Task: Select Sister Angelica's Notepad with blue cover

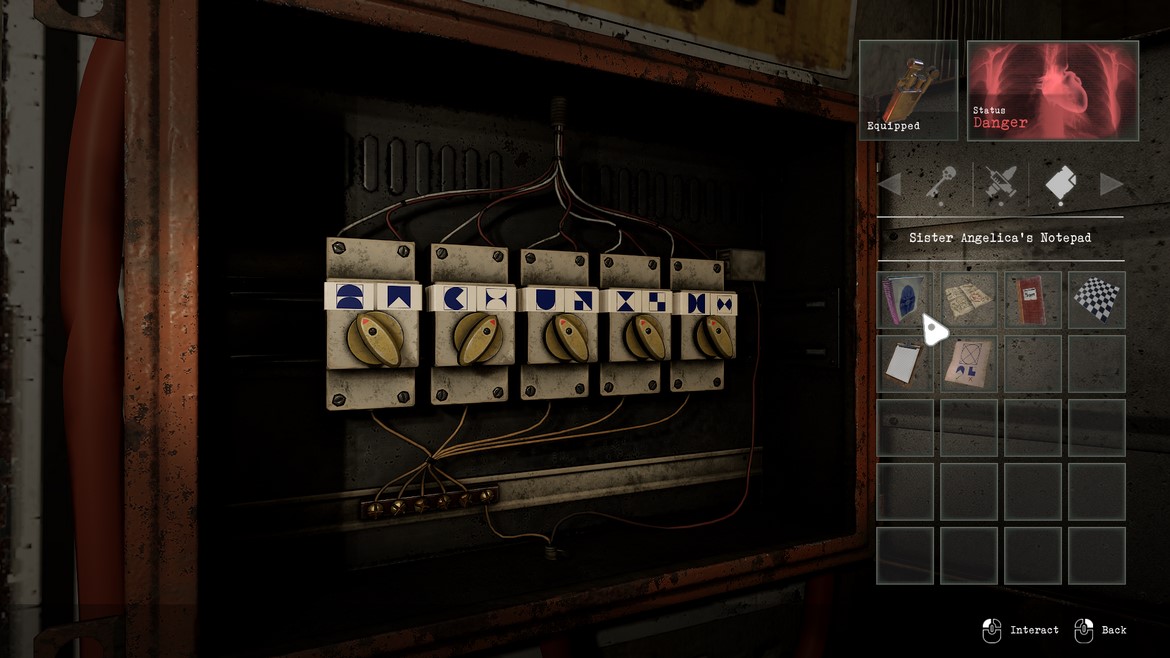Action: tap(905, 299)
